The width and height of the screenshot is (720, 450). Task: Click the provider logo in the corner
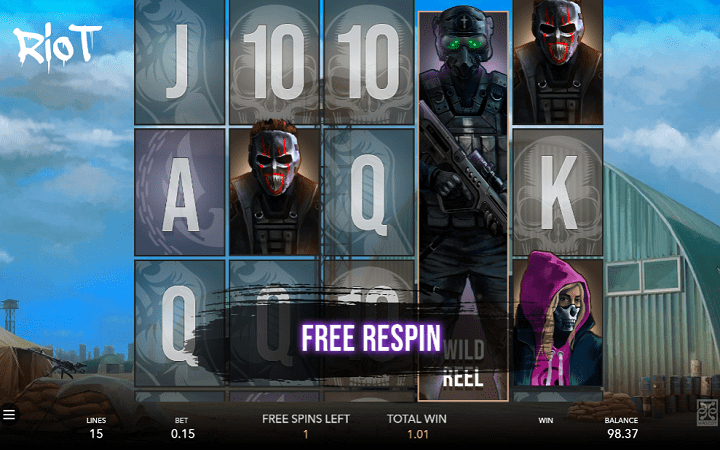pos(706,410)
